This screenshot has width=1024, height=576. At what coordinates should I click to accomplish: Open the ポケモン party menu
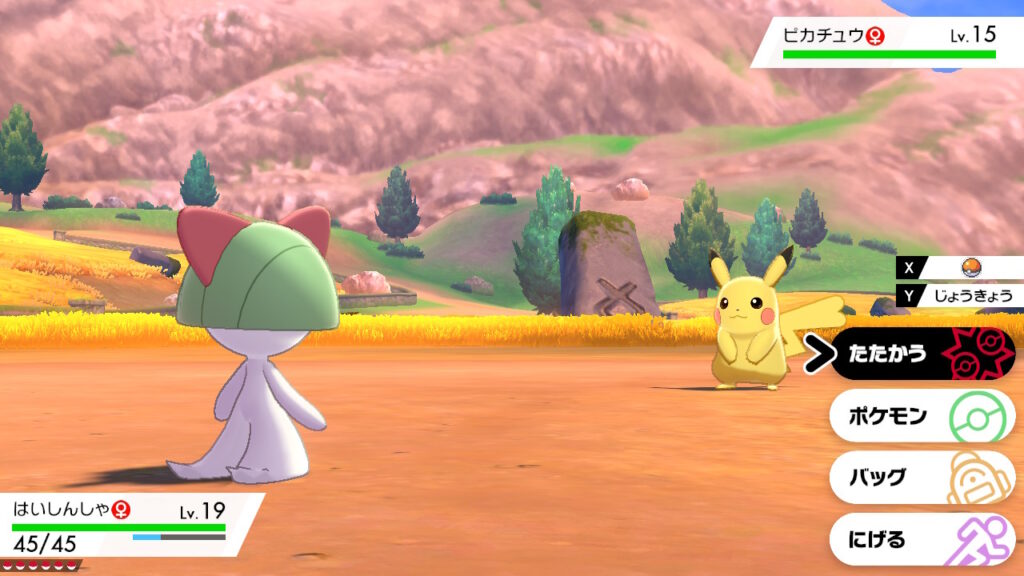pyautogui.click(x=920, y=416)
